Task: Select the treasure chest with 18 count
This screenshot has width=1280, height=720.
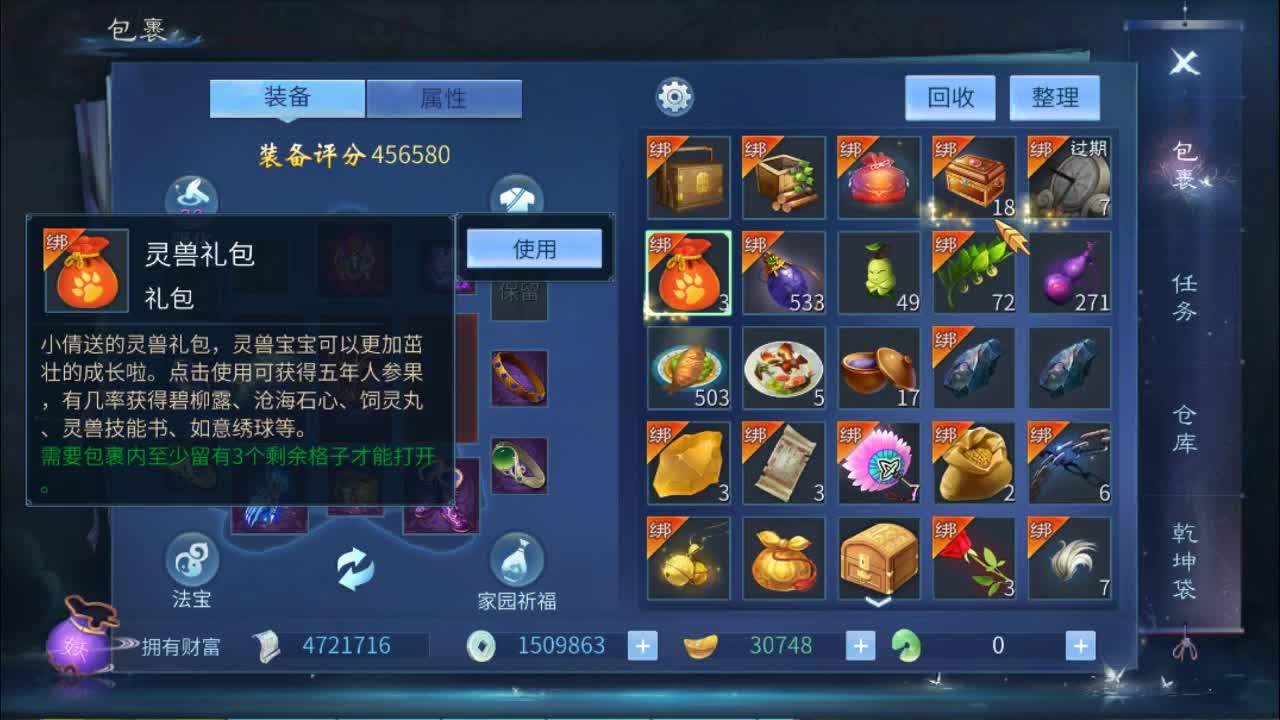Action: point(975,177)
